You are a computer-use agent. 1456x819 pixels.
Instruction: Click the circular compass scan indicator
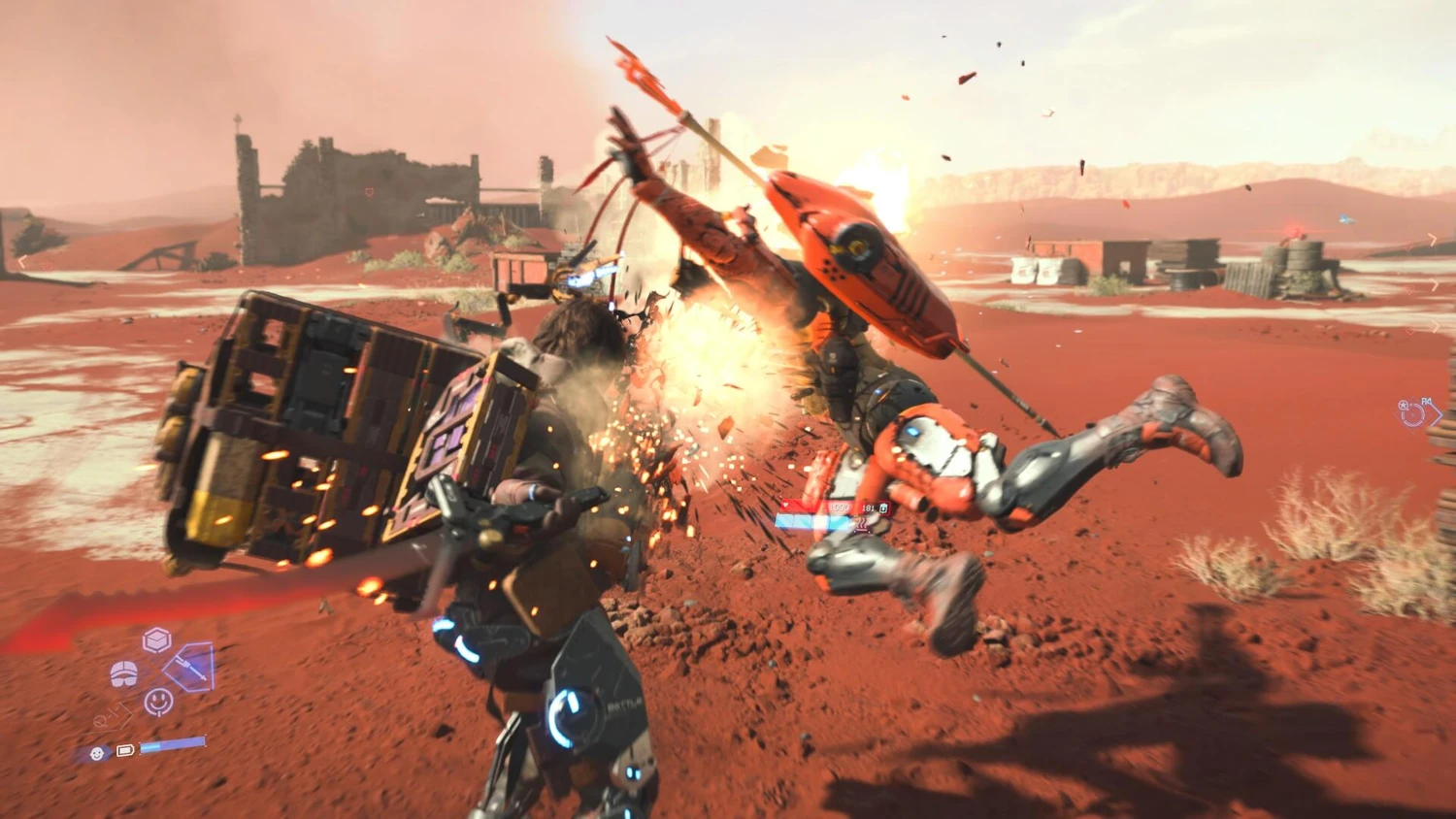point(1412,414)
